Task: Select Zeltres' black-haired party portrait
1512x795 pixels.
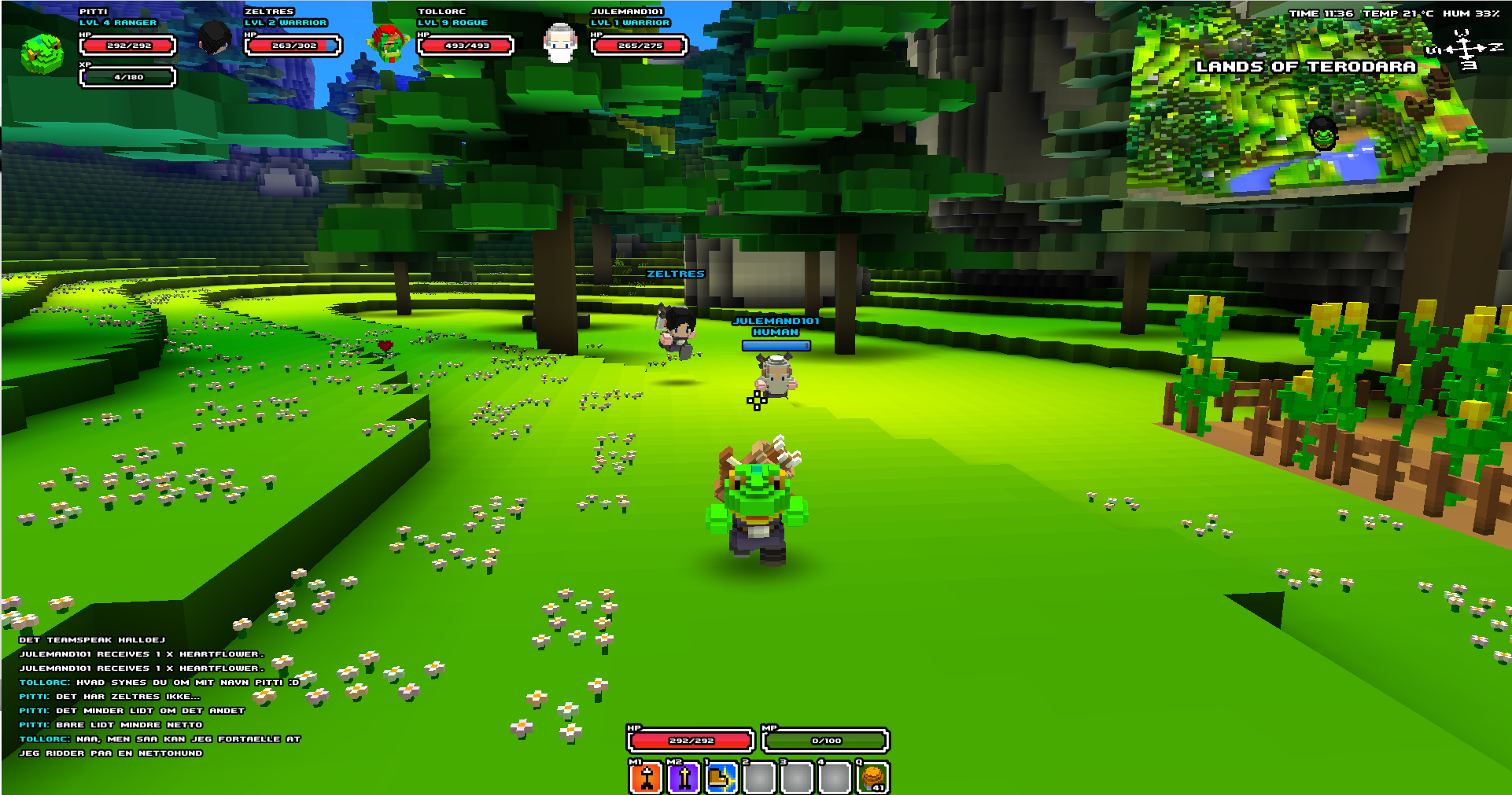Action: point(213,39)
